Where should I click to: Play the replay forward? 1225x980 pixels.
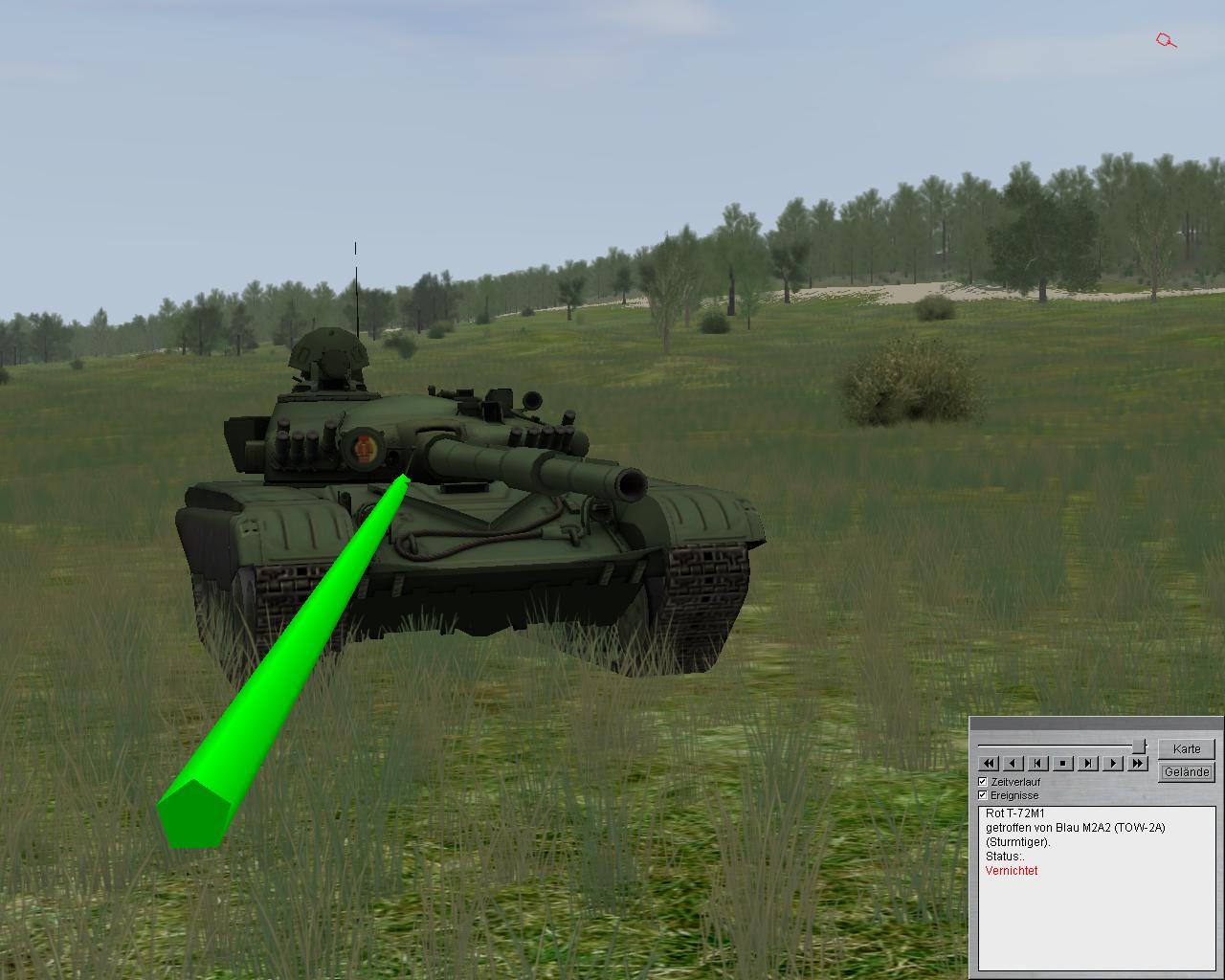coord(1113,763)
